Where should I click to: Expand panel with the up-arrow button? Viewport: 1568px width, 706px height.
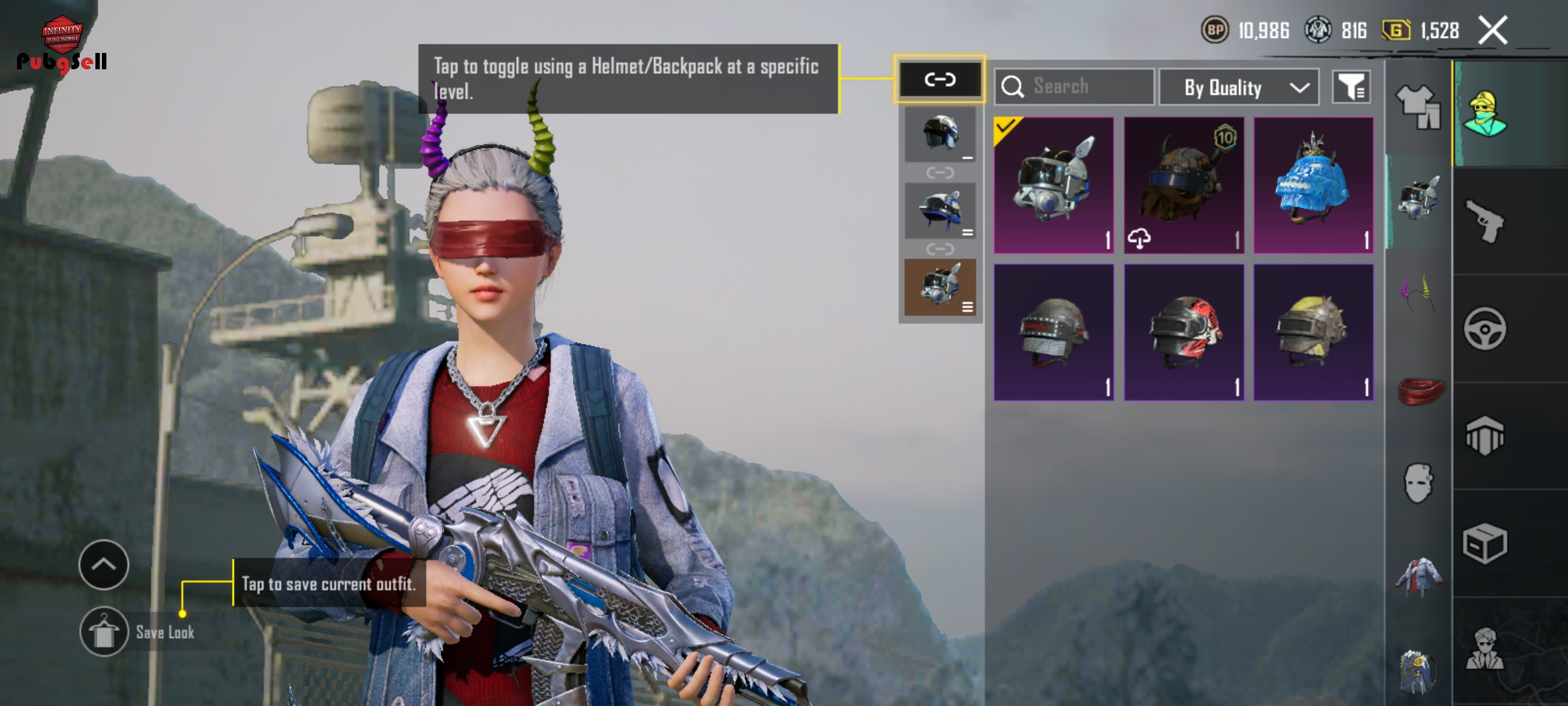[104, 565]
